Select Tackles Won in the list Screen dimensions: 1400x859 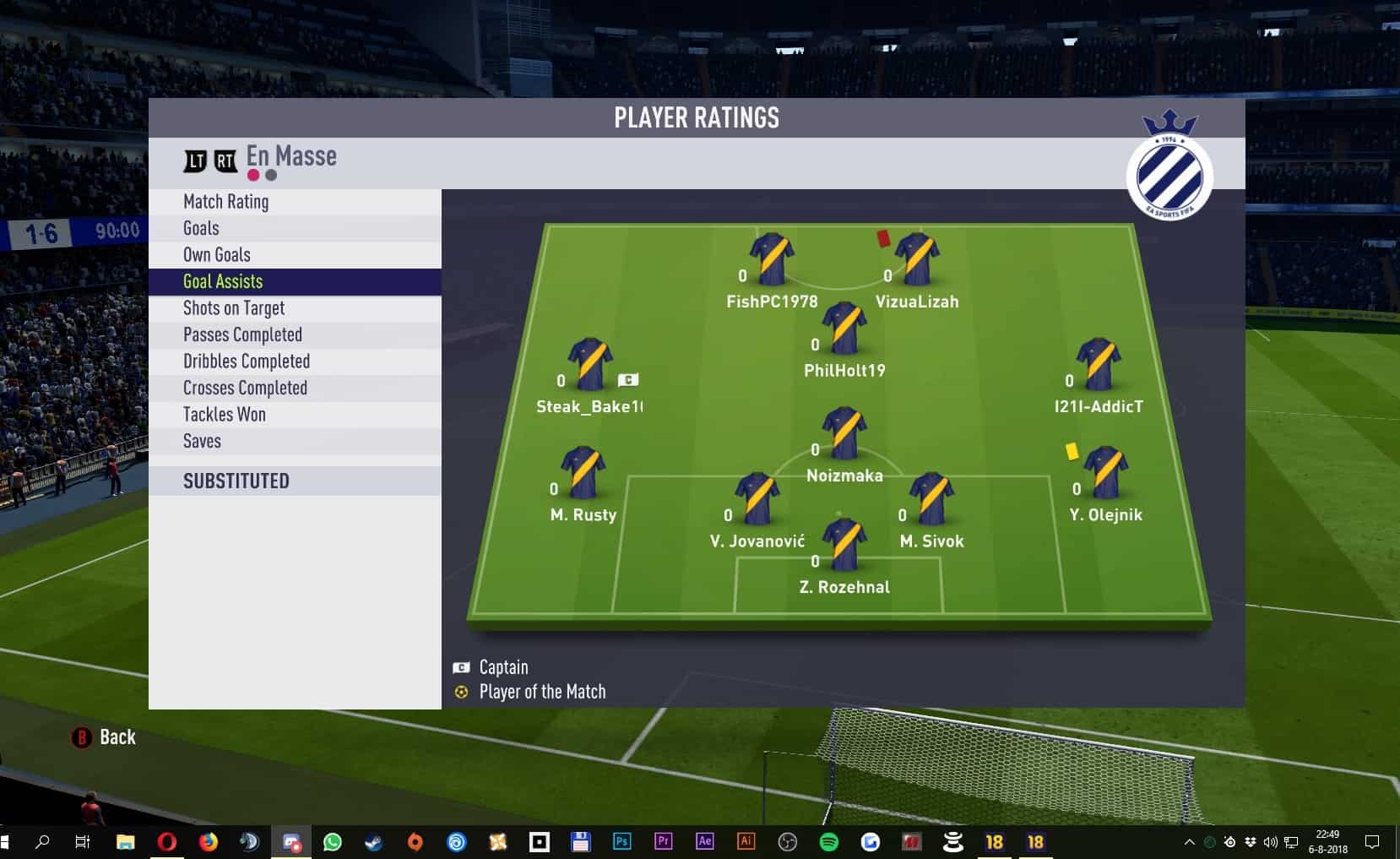(225, 415)
